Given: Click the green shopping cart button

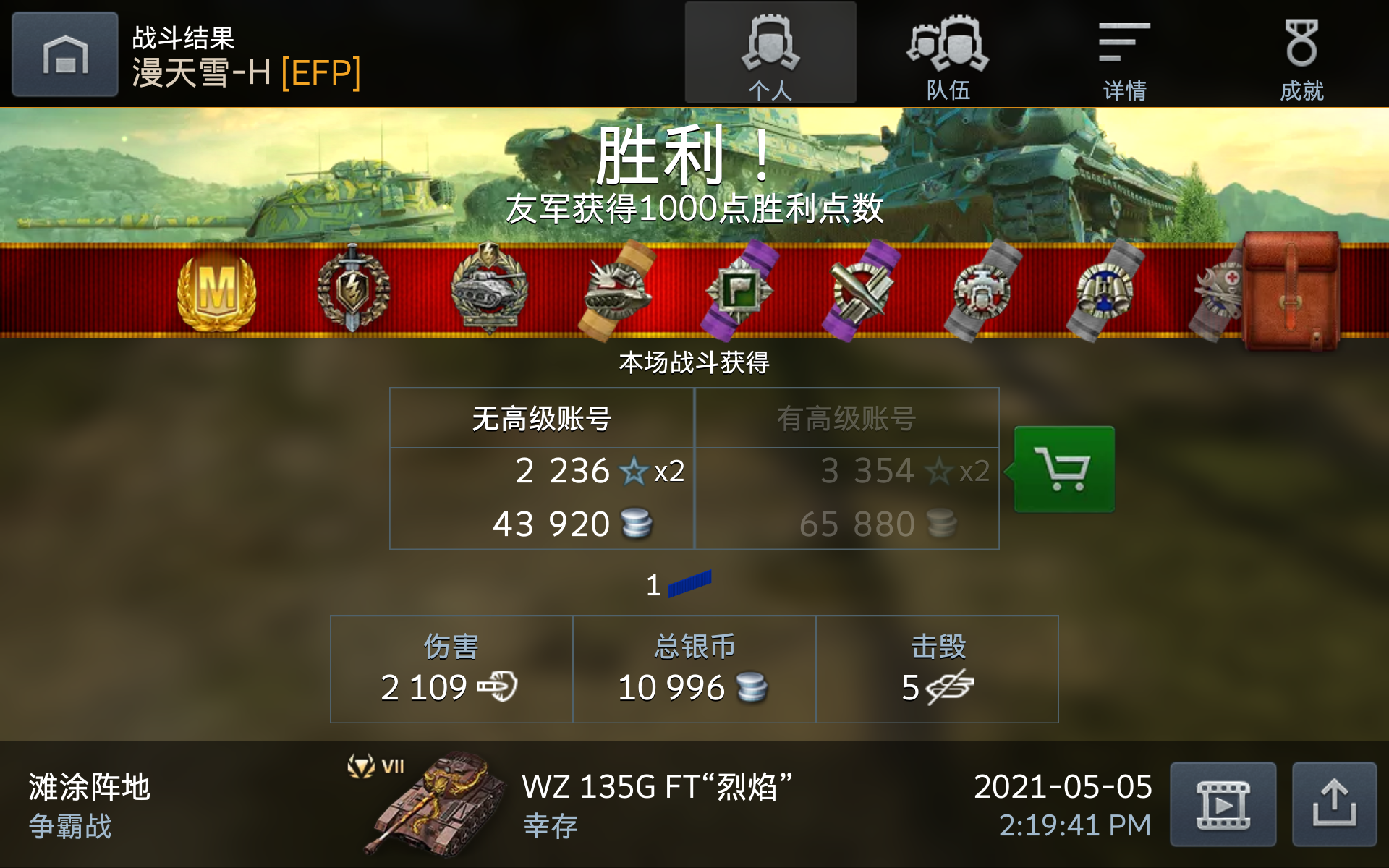Looking at the screenshot, I should [1063, 469].
